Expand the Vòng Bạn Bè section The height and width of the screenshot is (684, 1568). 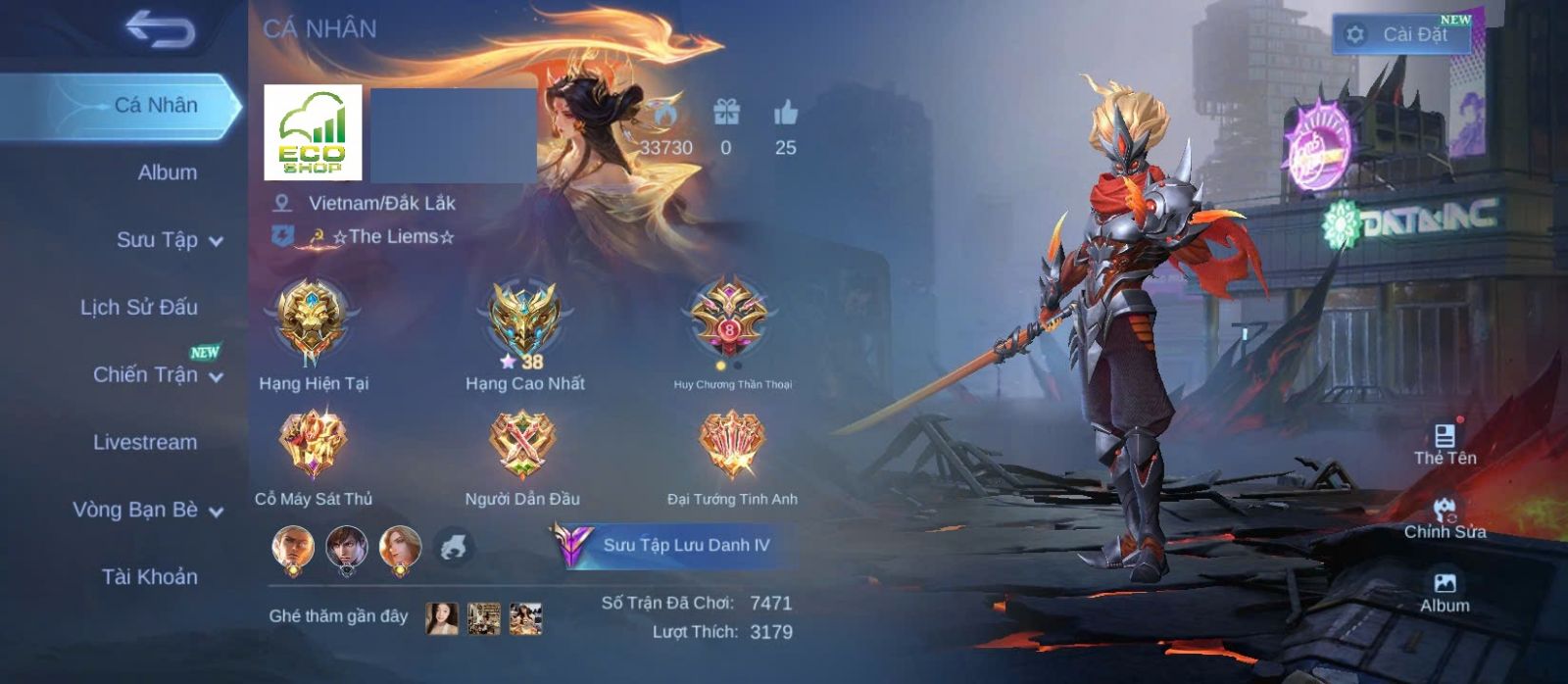(x=147, y=510)
